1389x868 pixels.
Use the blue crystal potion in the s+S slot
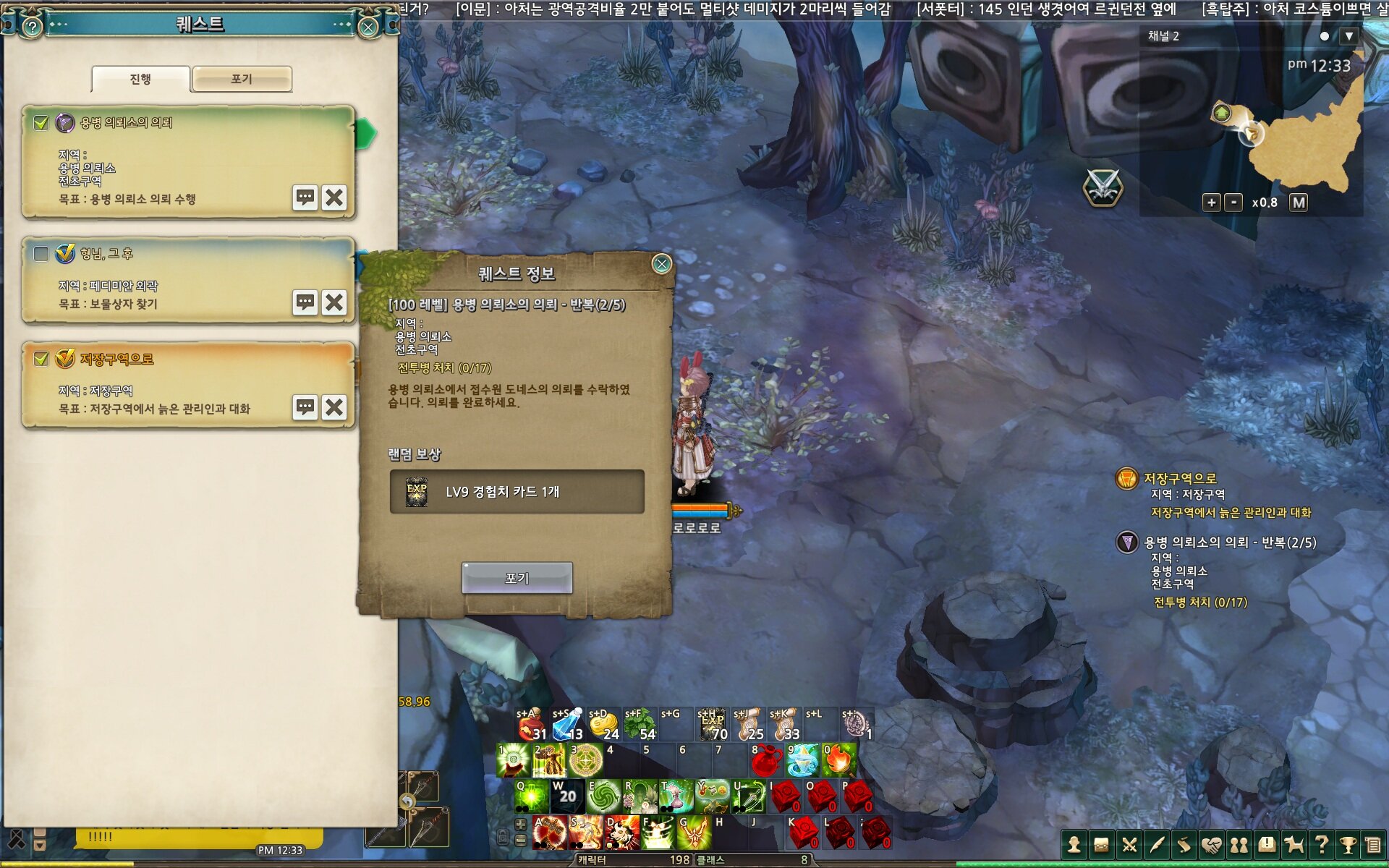[567, 725]
